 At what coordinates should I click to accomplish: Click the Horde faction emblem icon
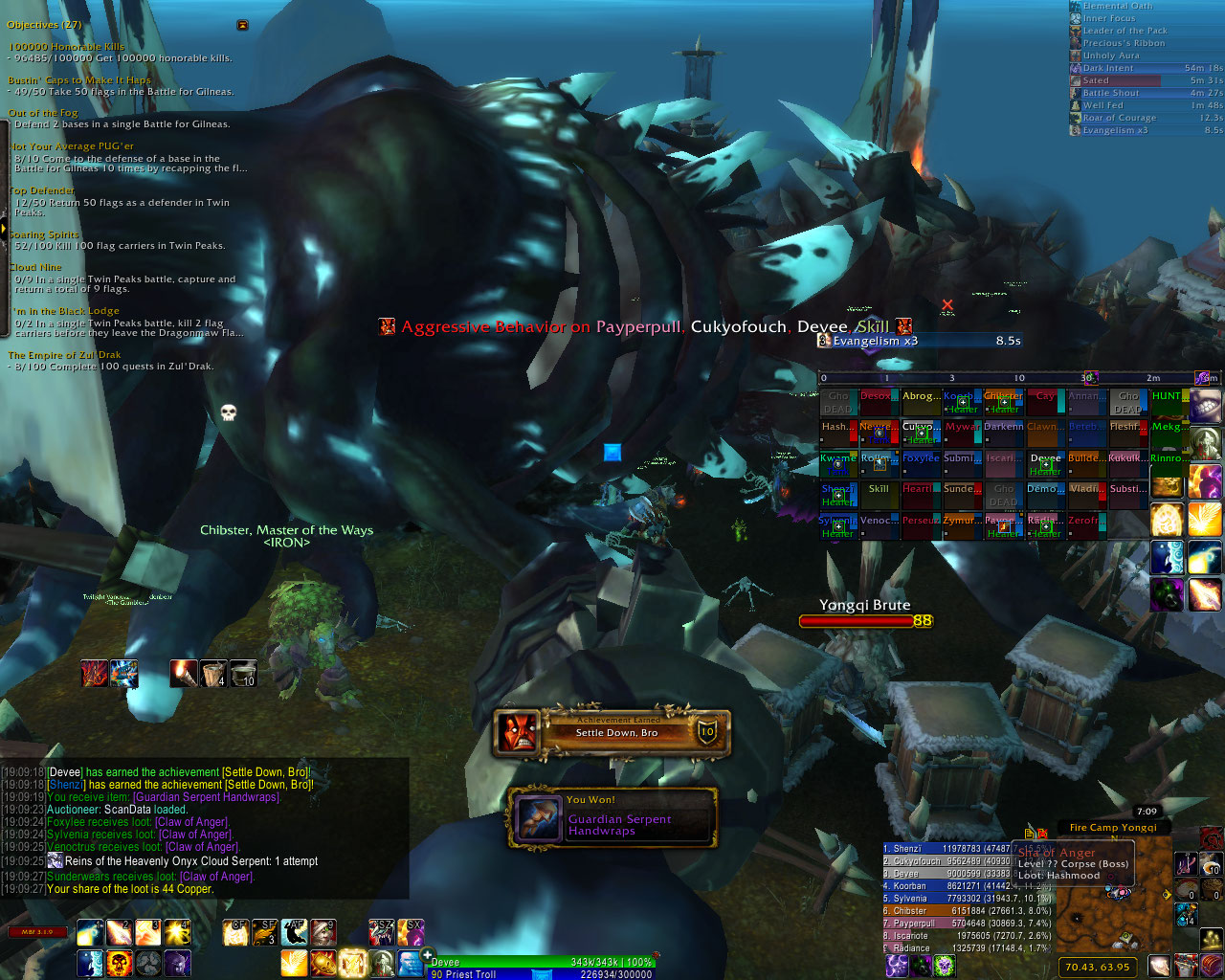[x=1212, y=837]
